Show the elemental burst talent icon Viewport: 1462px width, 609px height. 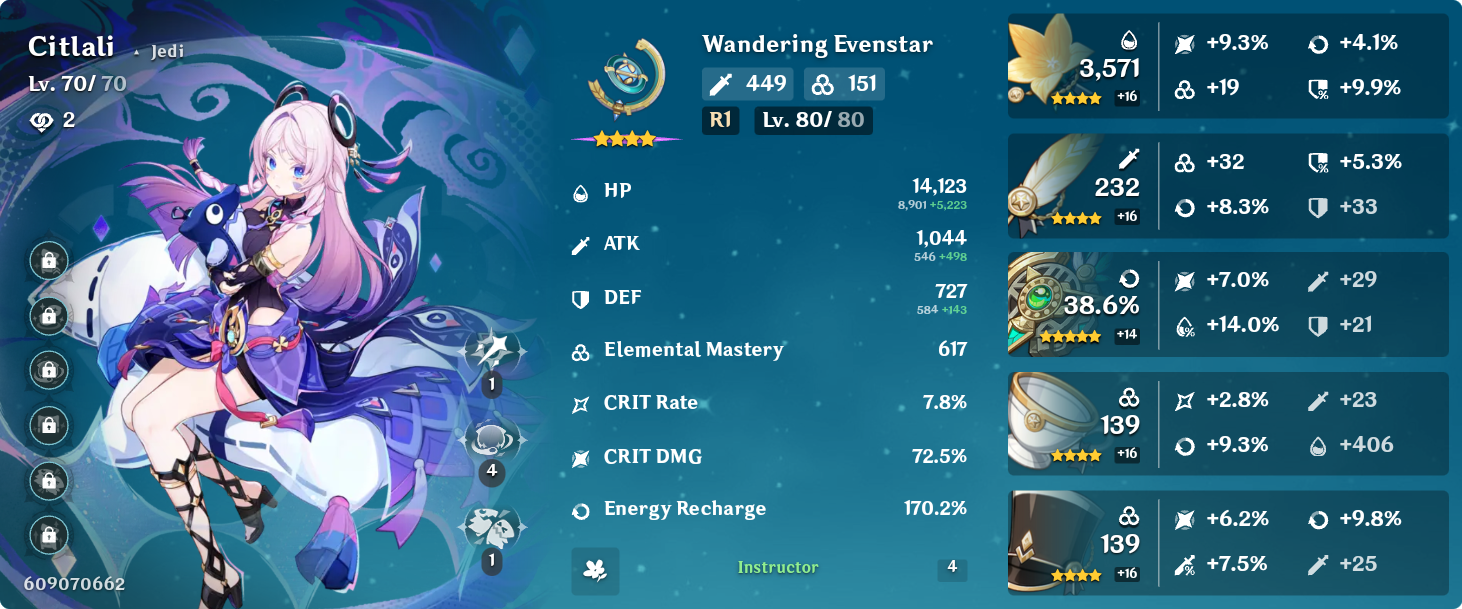coord(491,527)
